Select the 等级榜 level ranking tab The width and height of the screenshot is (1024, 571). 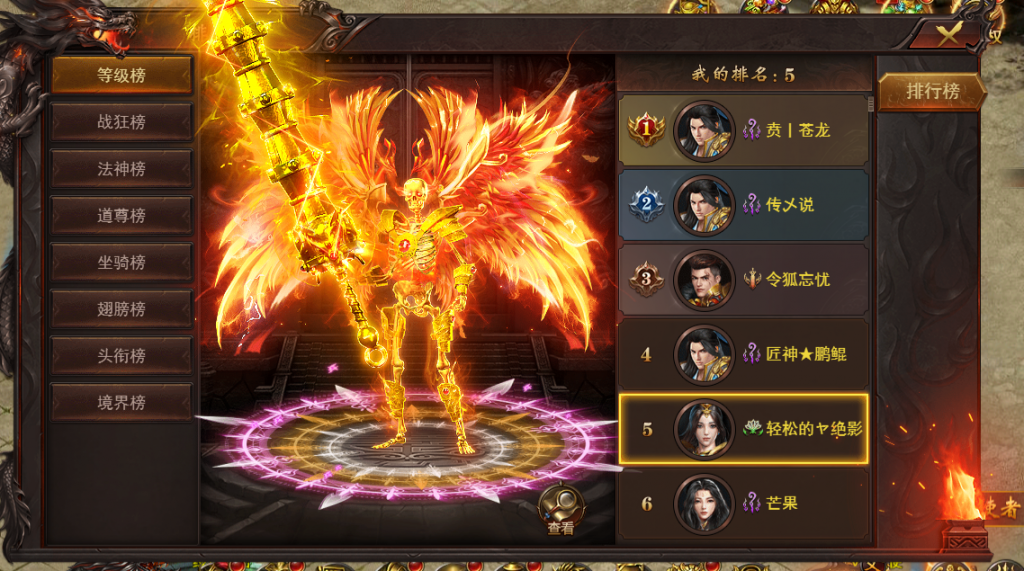121,75
